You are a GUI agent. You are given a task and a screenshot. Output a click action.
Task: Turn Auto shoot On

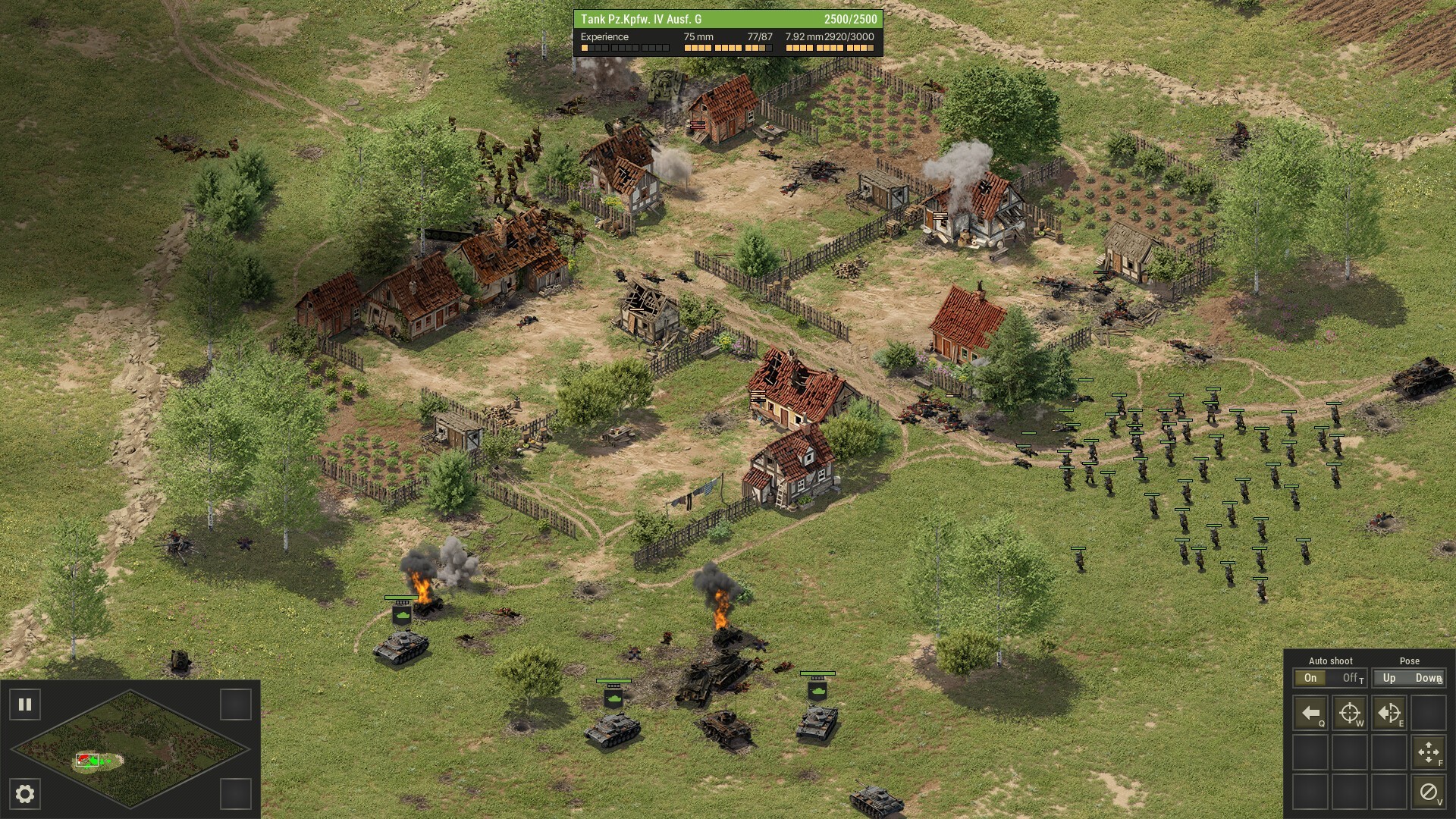1310,678
